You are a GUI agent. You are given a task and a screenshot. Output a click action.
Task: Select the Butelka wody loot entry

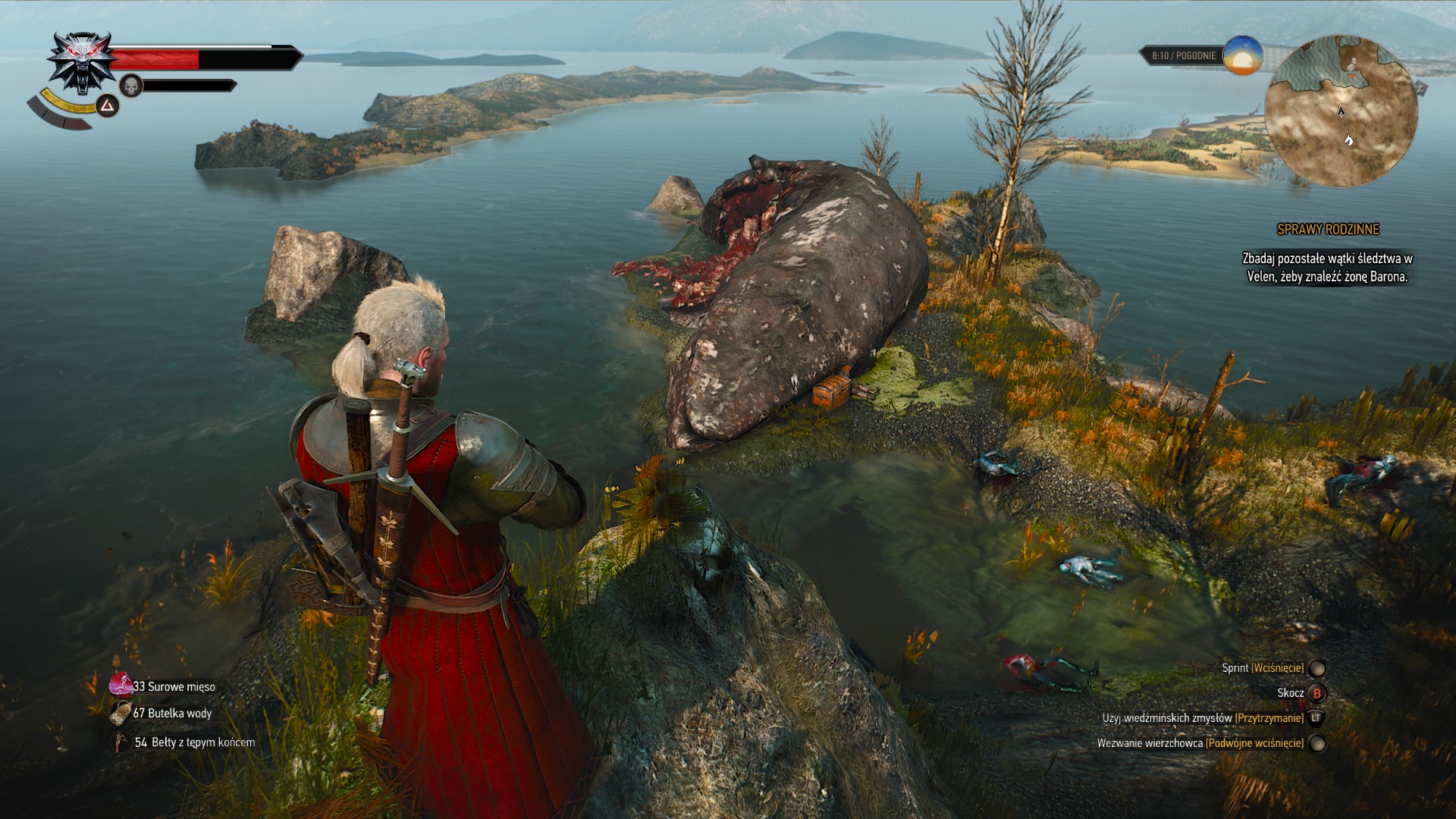(171, 713)
